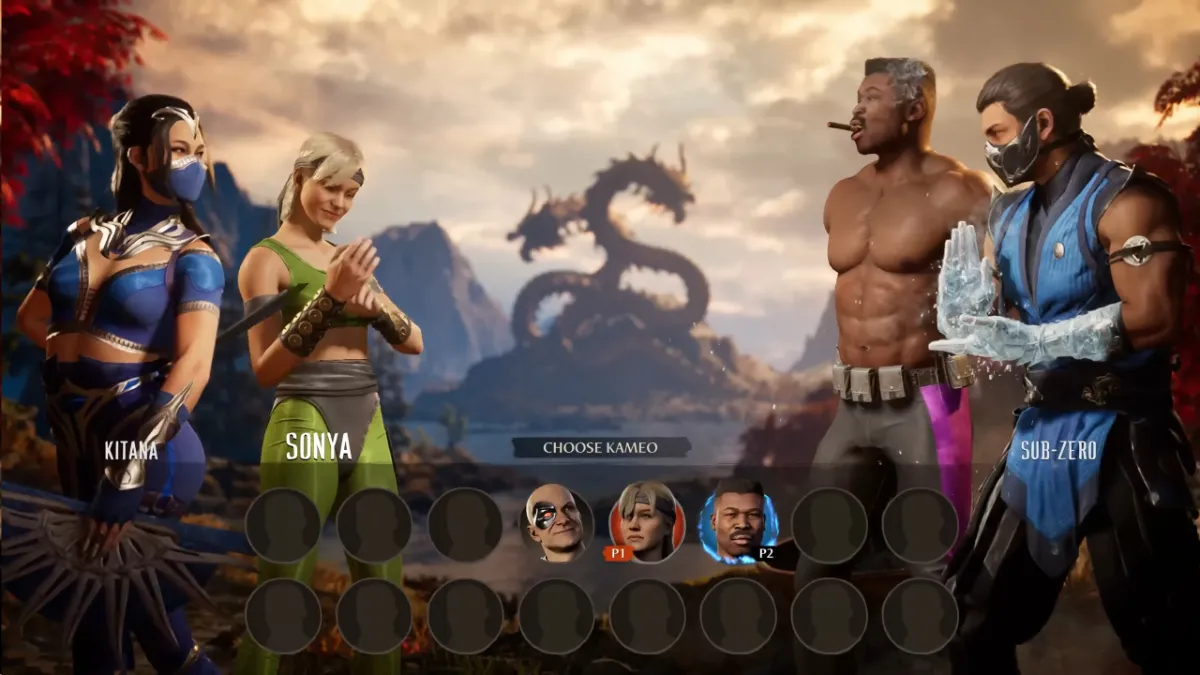Image resolution: width=1200 pixels, height=675 pixels.
Task: Pick the Jax kameo portrait marked P2
Action: click(738, 522)
